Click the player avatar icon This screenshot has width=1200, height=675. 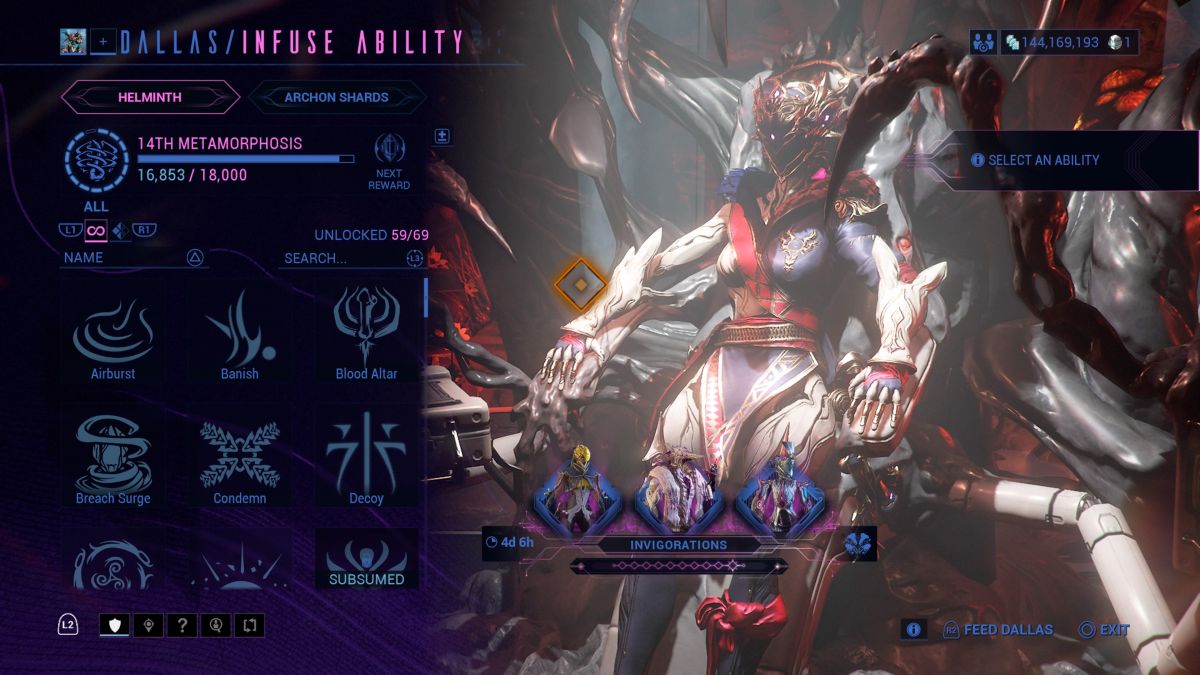[73, 41]
